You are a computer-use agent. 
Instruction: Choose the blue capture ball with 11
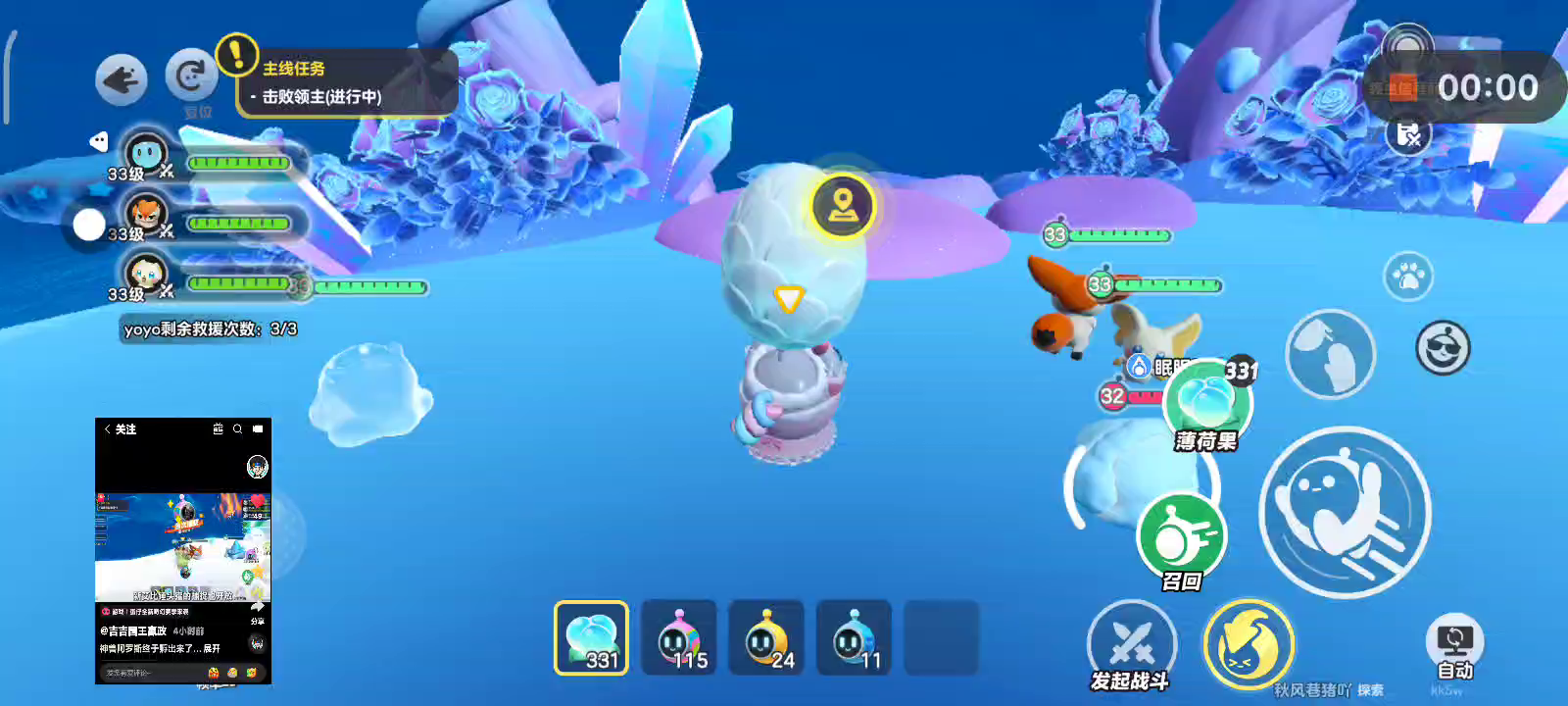(854, 637)
